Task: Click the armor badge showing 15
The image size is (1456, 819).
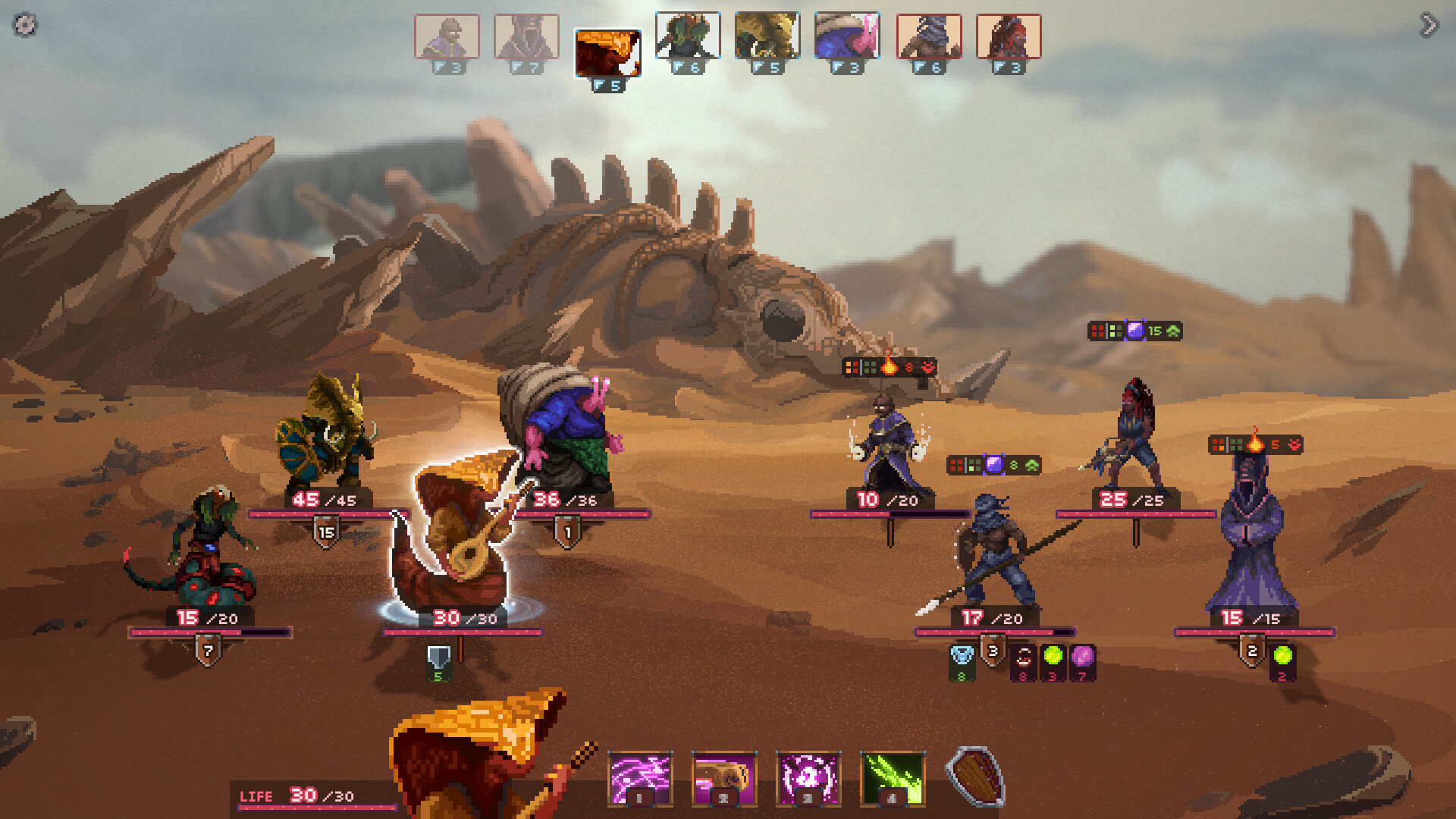Action: [x=326, y=531]
